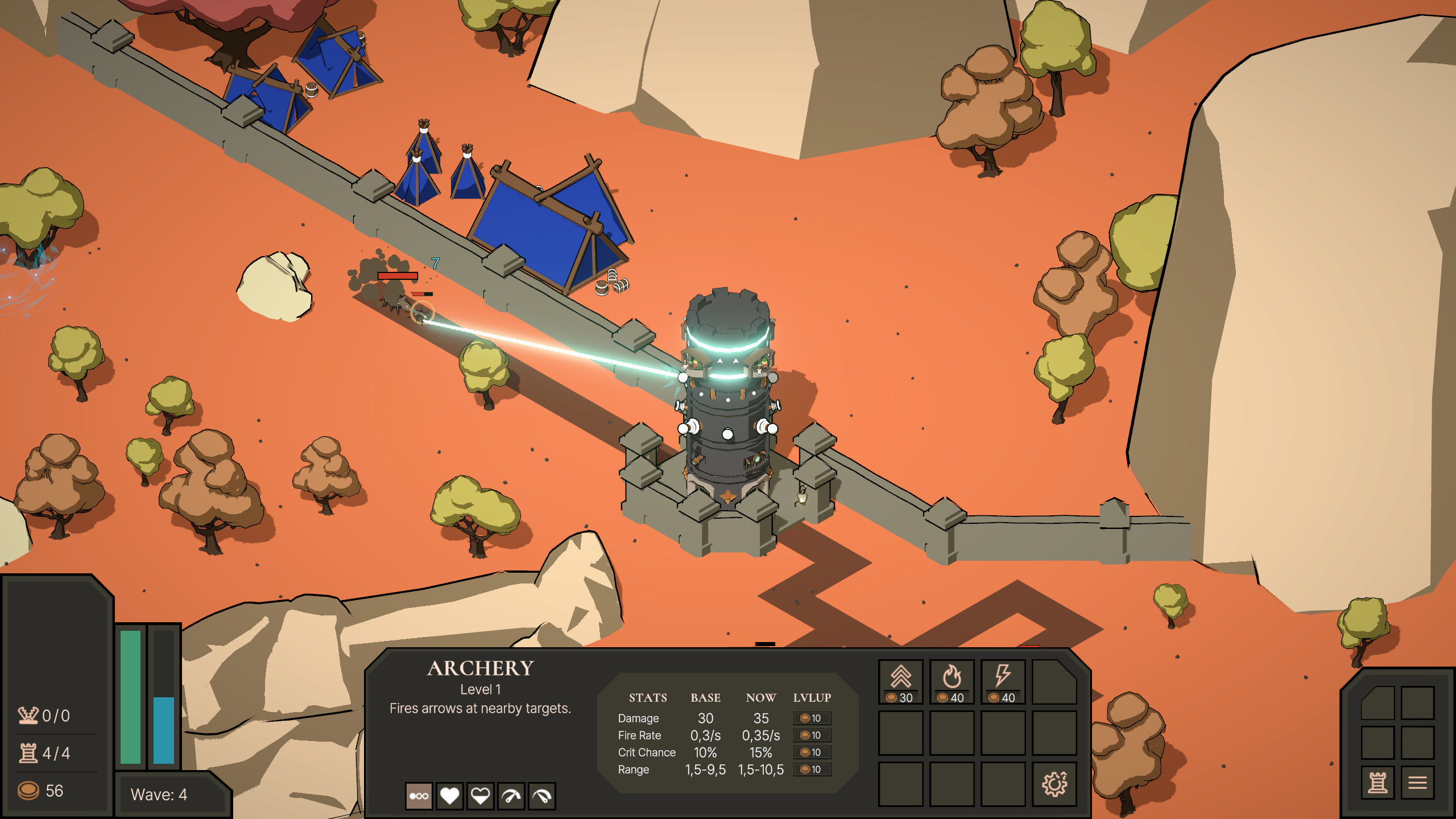
Task: Purchase the Range level-up
Action: [812, 770]
